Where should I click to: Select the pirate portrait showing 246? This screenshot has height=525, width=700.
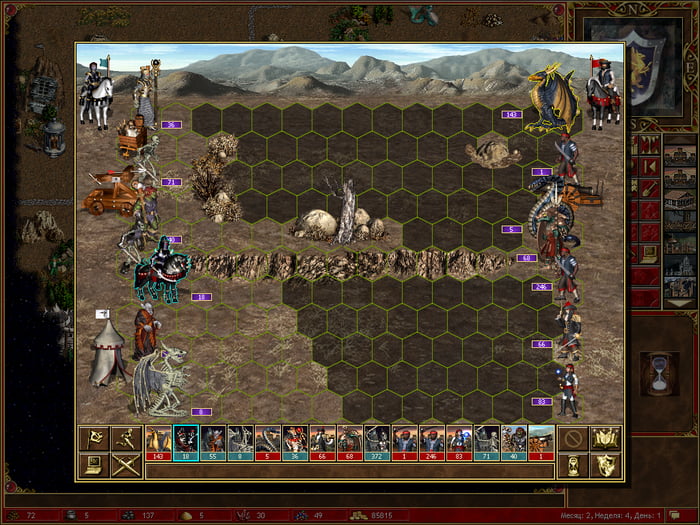[431, 442]
